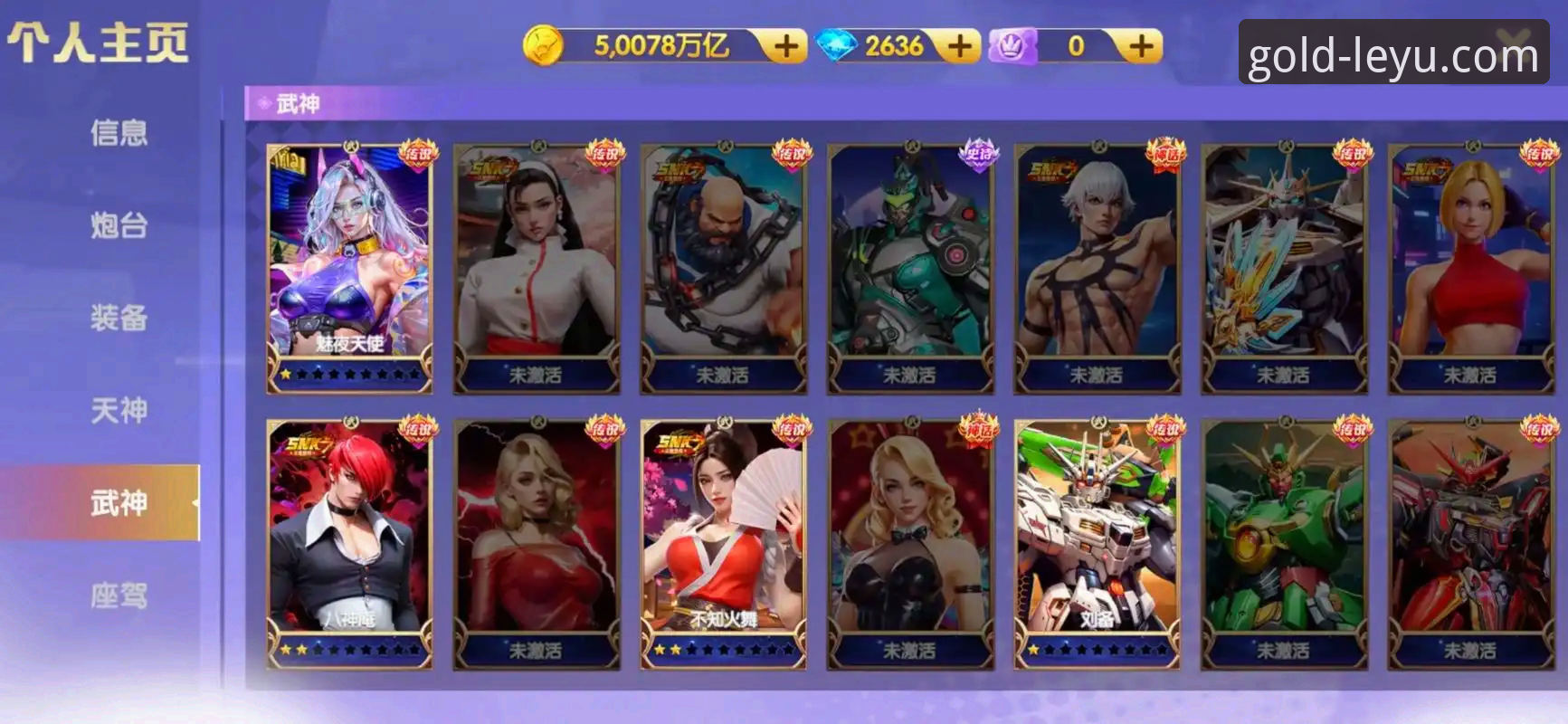Switch to the 信息 tab
Image resolution: width=1568 pixels, height=724 pixels.
pos(119,133)
